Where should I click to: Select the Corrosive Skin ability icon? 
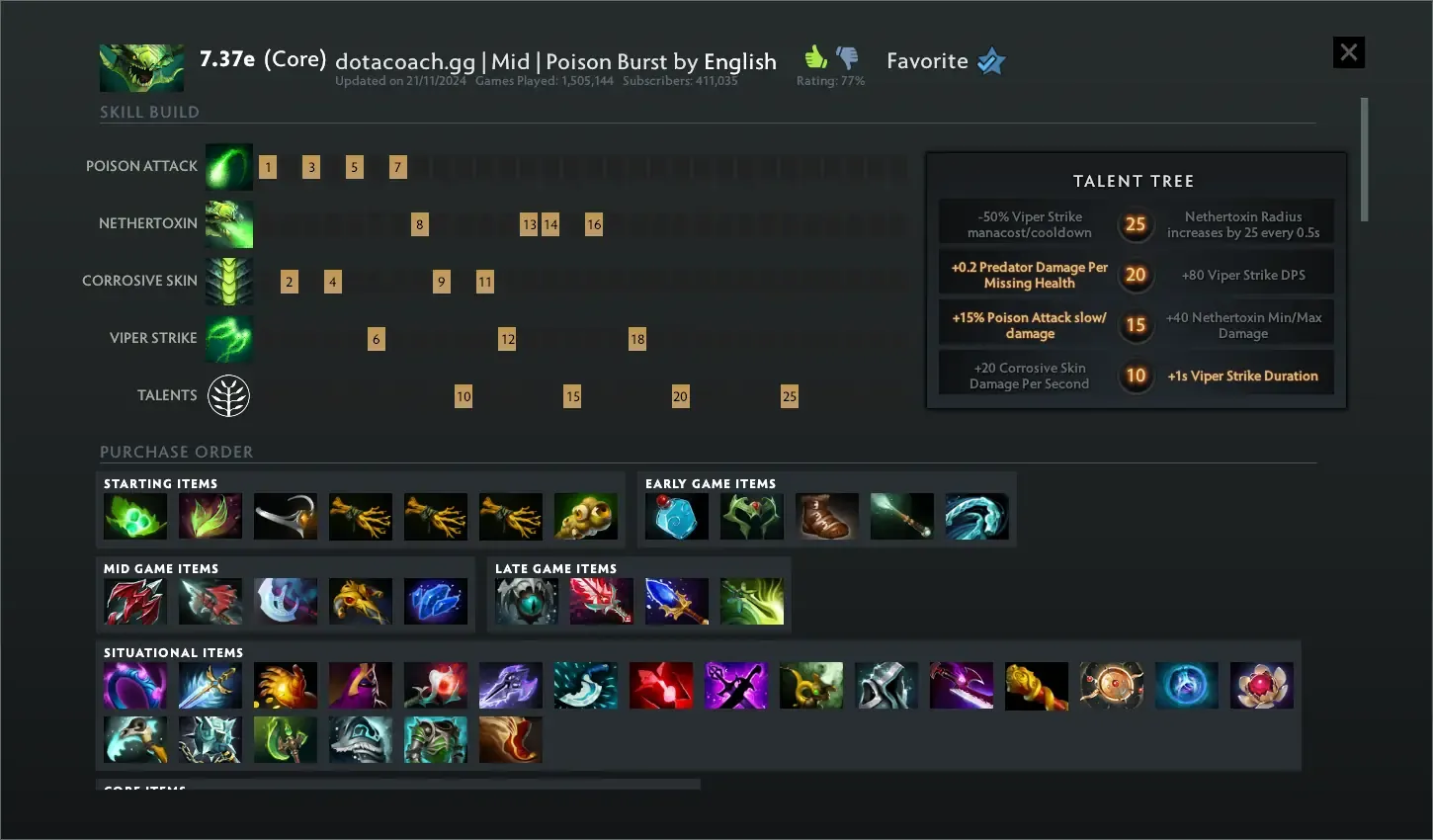click(229, 282)
